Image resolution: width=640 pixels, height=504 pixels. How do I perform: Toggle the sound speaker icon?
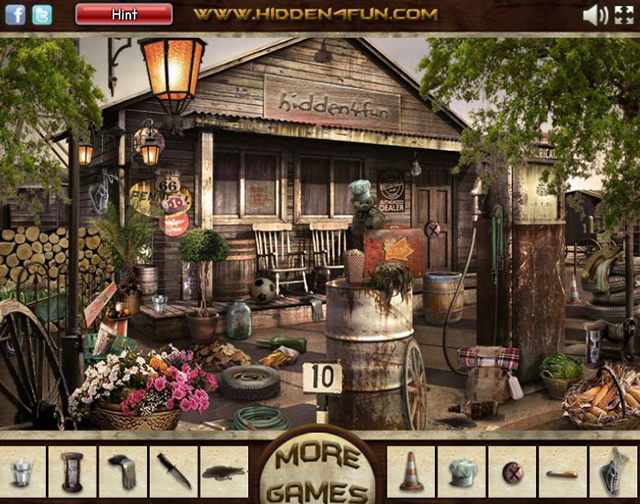tap(595, 14)
